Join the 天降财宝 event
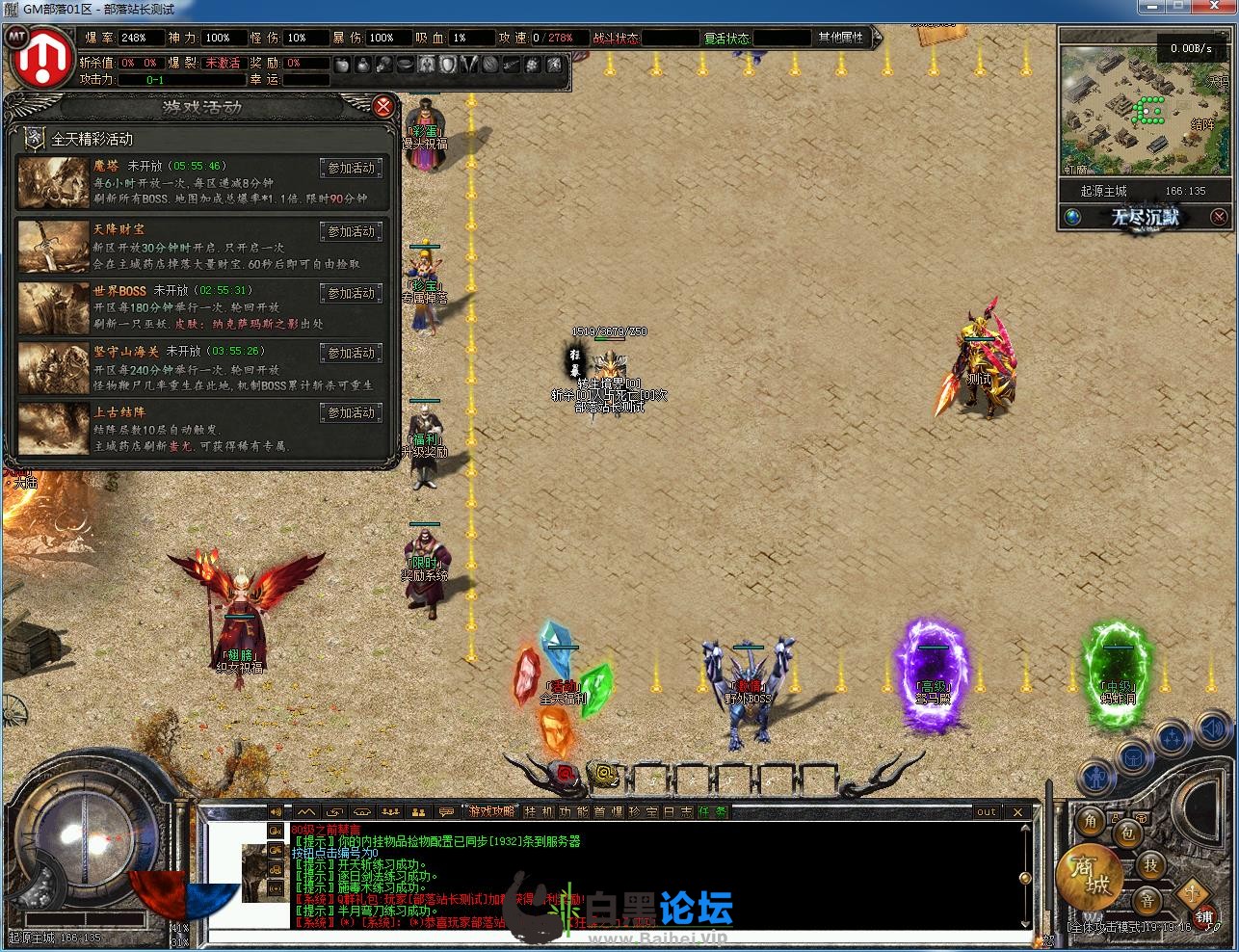1239x952 pixels. click(x=351, y=232)
